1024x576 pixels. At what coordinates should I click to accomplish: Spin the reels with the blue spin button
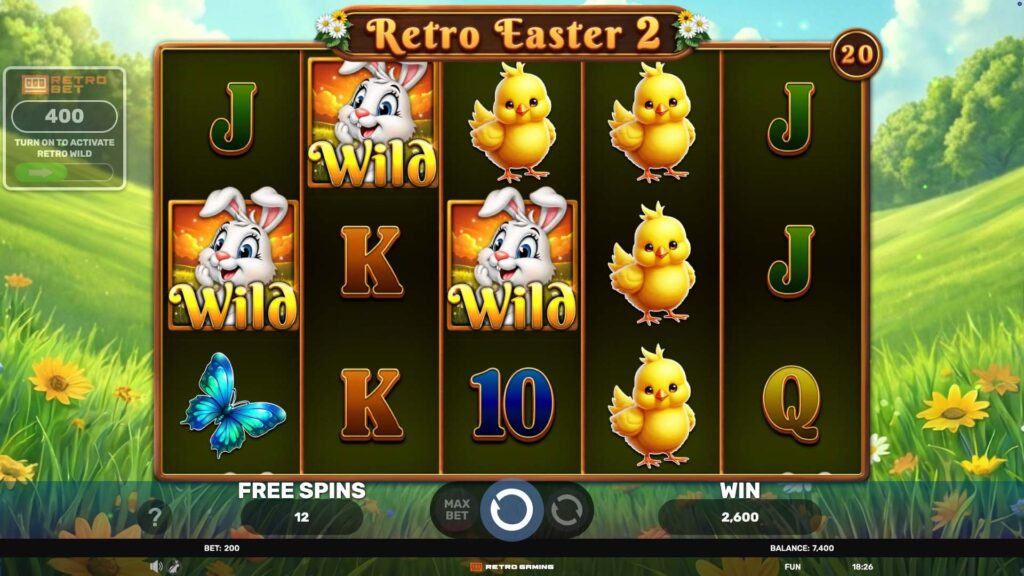coord(511,510)
